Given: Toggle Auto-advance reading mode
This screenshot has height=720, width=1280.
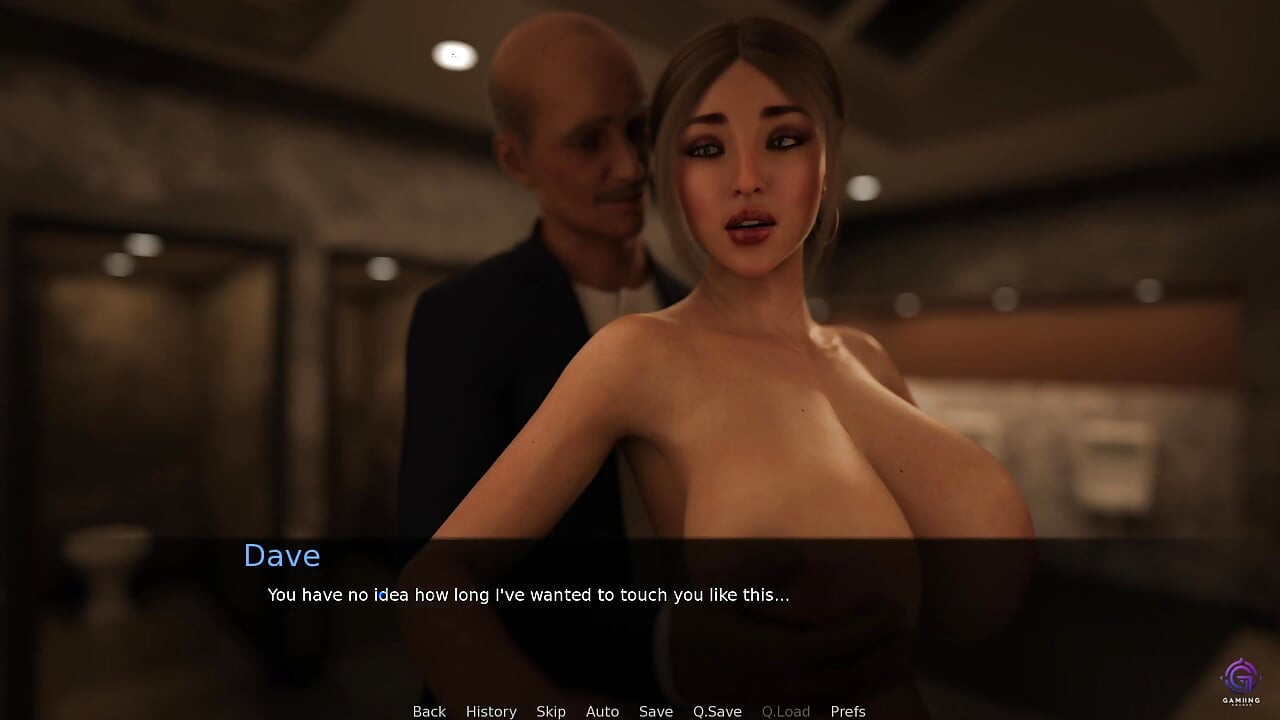Looking at the screenshot, I should coord(602,711).
